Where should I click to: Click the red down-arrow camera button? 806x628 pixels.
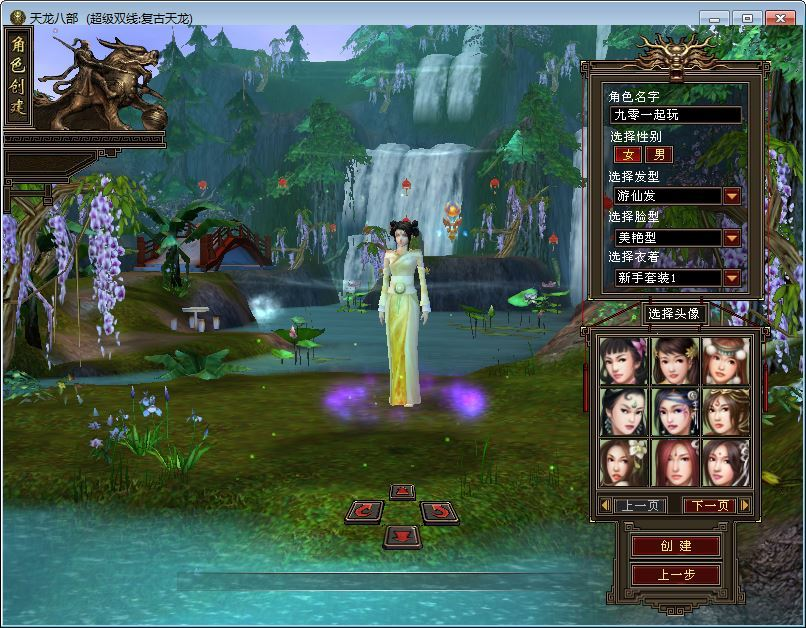[401, 536]
